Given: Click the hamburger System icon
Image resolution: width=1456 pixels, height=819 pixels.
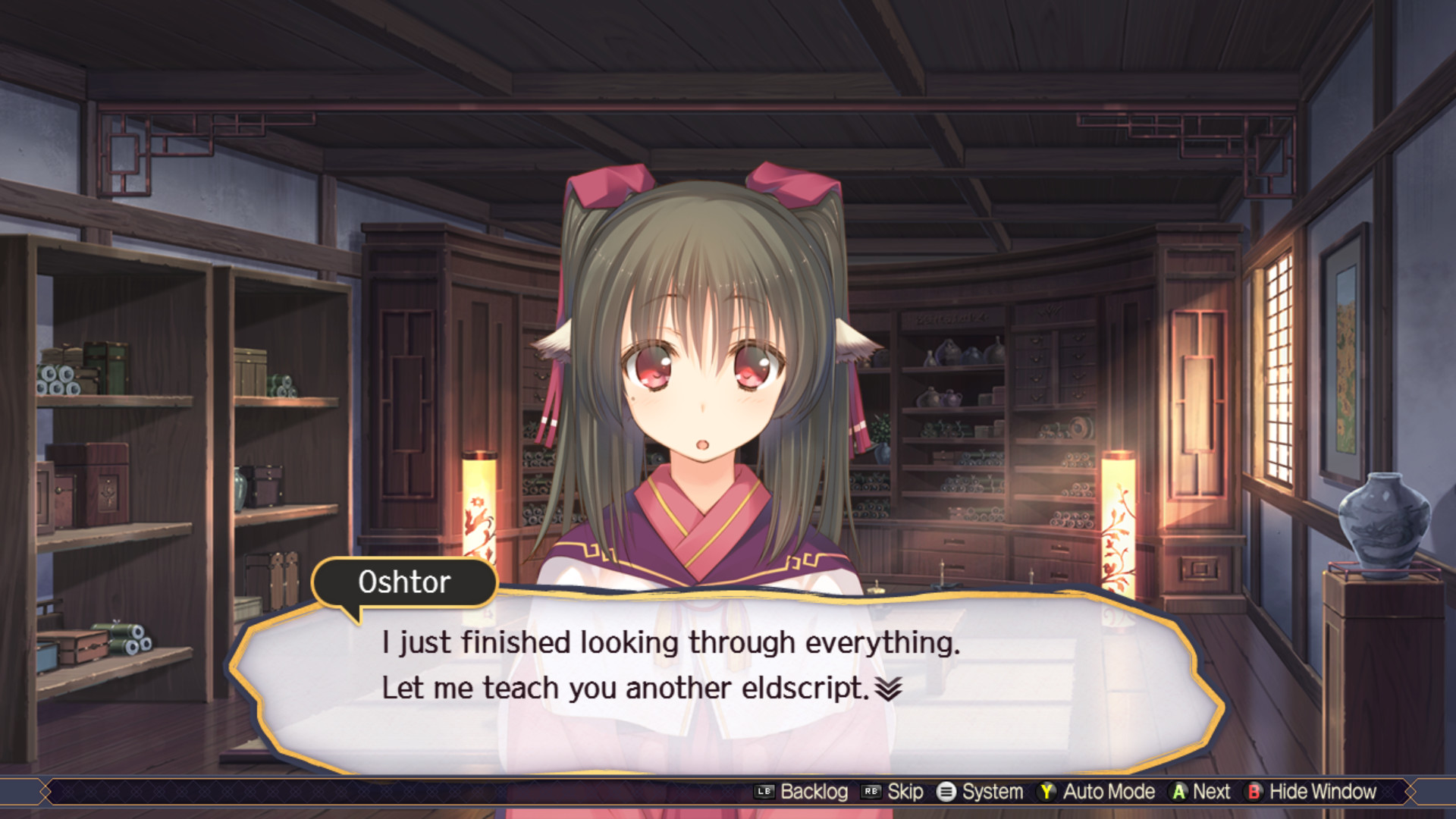Looking at the screenshot, I should click(x=945, y=792).
